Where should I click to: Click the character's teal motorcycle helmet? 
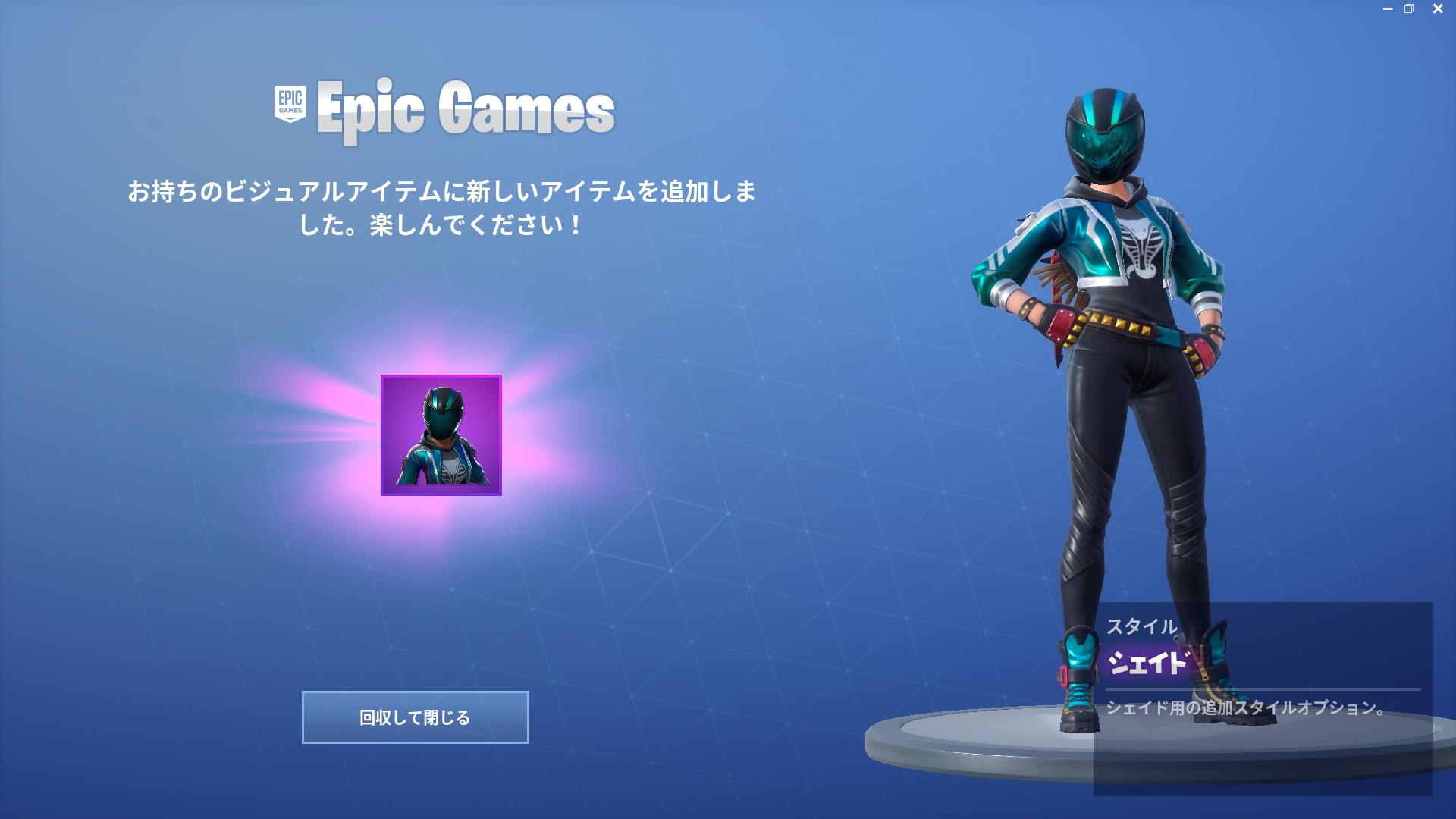(x=1103, y=133)
